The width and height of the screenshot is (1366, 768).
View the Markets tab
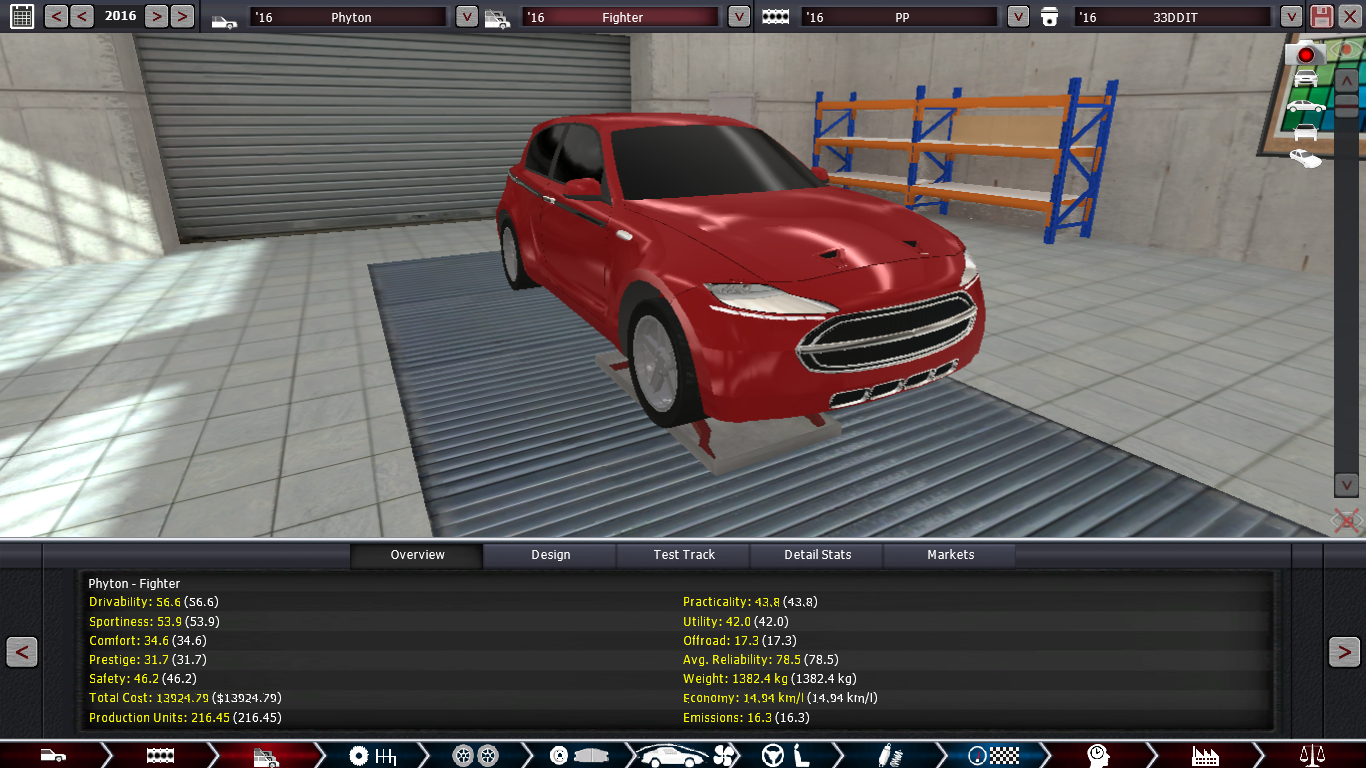point(950,555)
